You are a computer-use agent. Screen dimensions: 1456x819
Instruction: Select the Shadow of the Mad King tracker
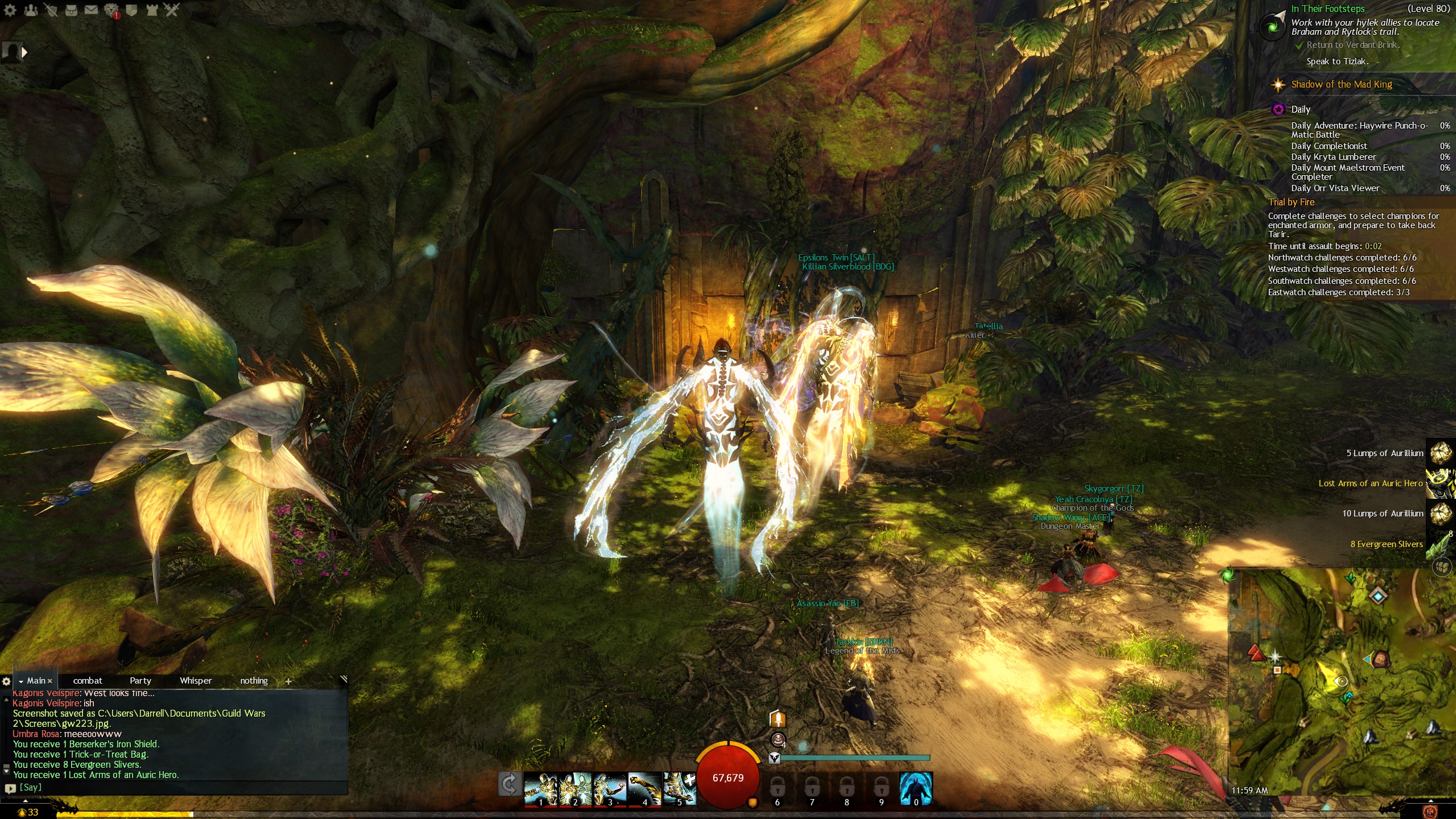[x=1341, y=85]
